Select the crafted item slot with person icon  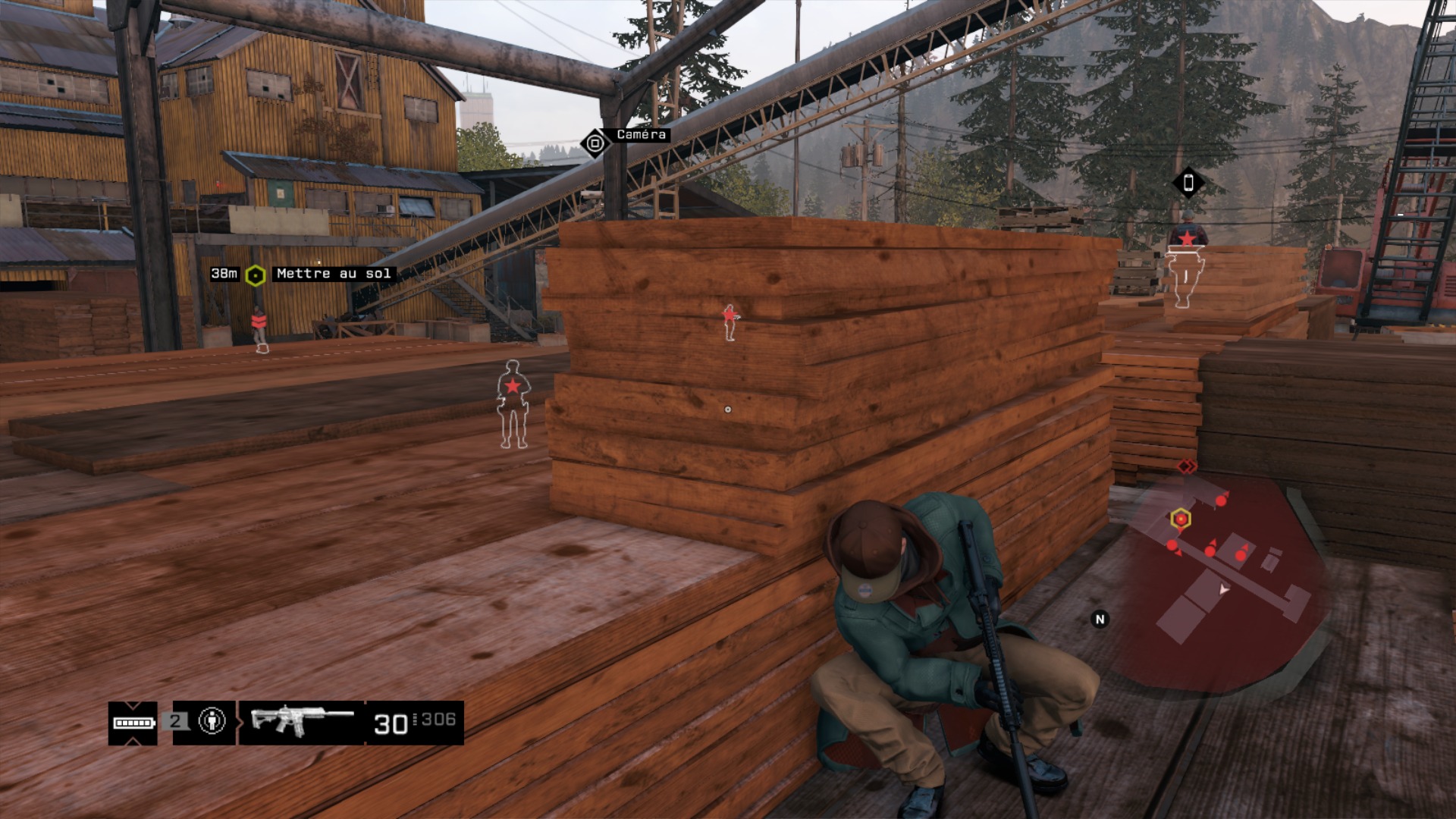pos(212,721)
